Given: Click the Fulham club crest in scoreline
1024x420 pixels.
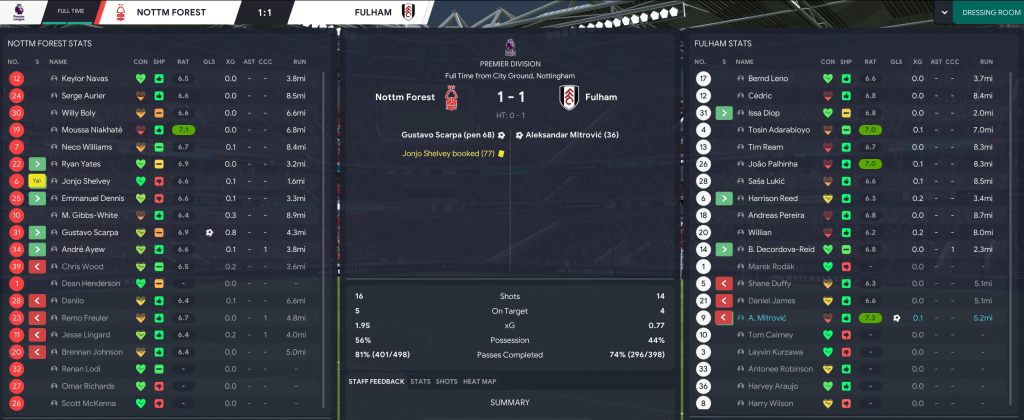Looking at the screenshot, I should coord(569,98).
